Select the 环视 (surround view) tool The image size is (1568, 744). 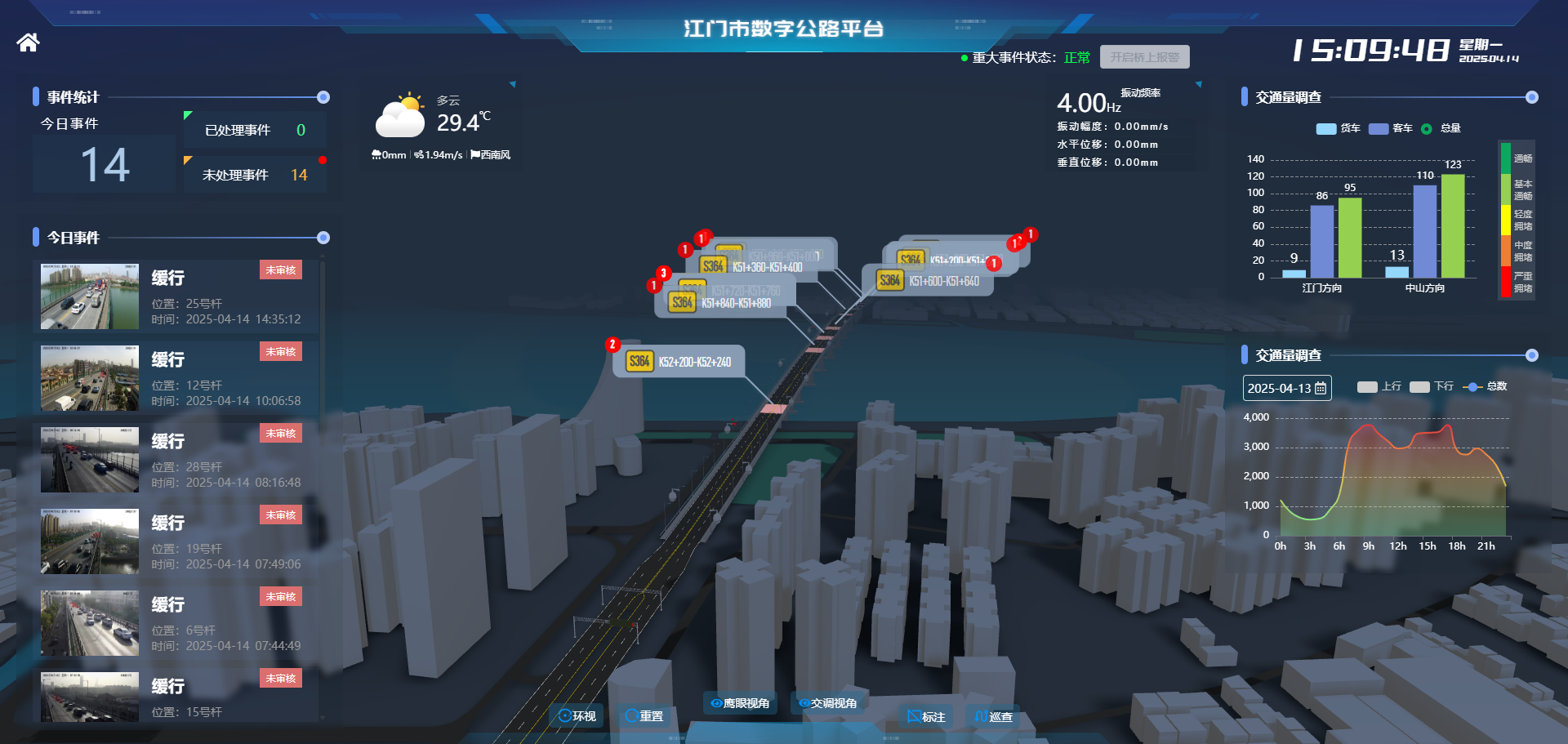click(577, 716)
